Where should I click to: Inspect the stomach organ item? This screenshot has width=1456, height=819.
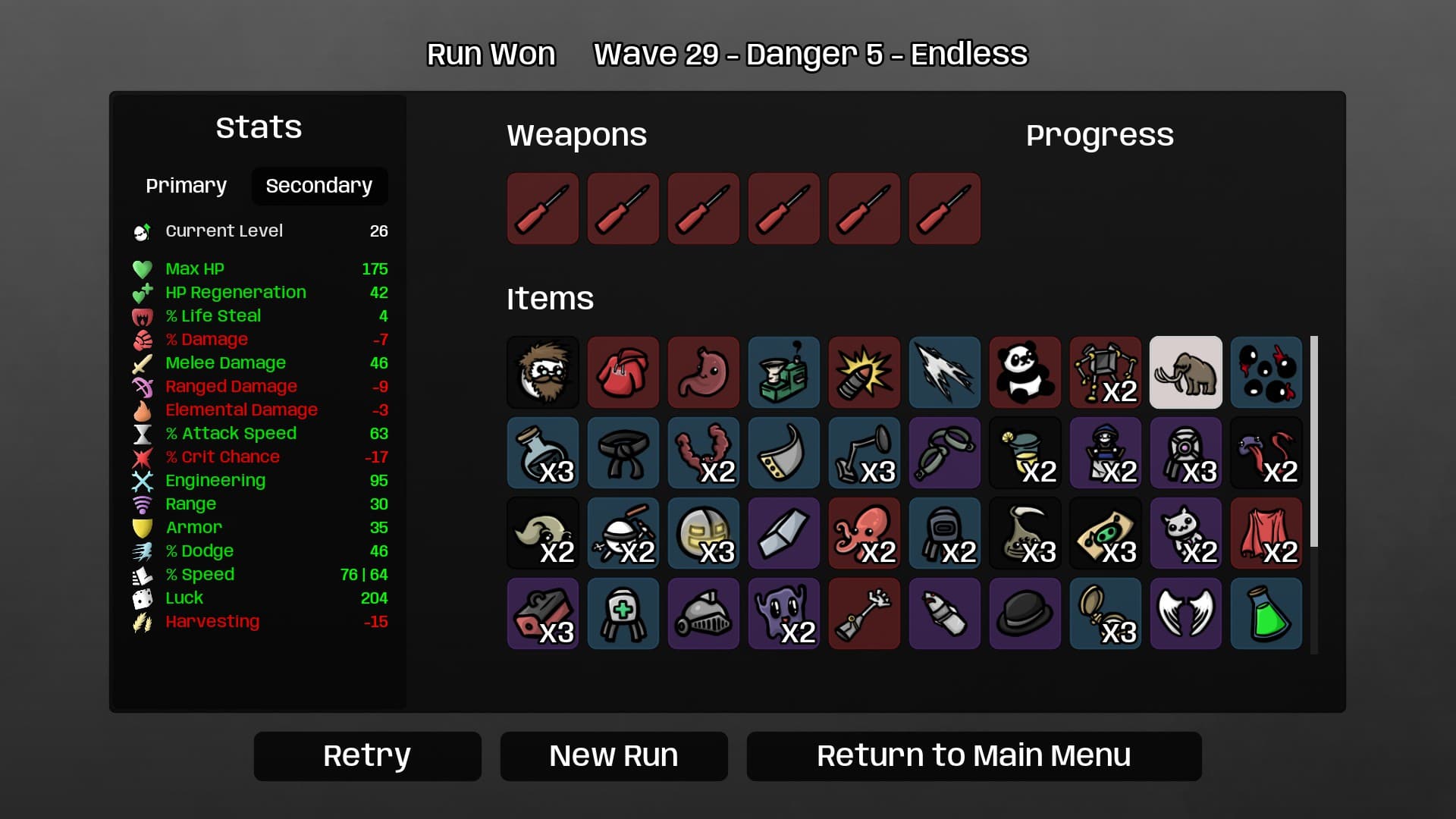[x=704, y=372]
